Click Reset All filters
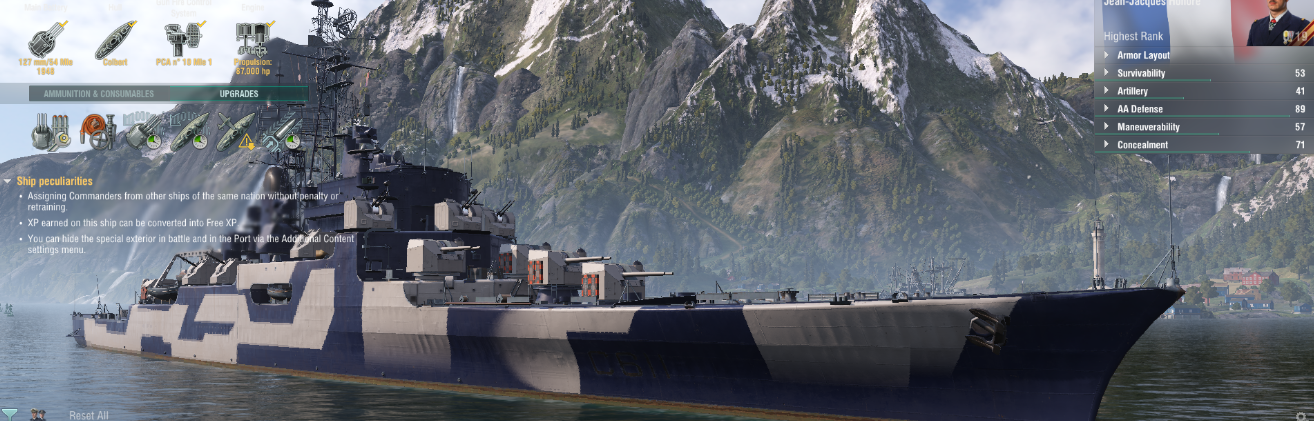The width and height of the screenshot is (1314, 421). pyautogui.click(x=89, y=415)
